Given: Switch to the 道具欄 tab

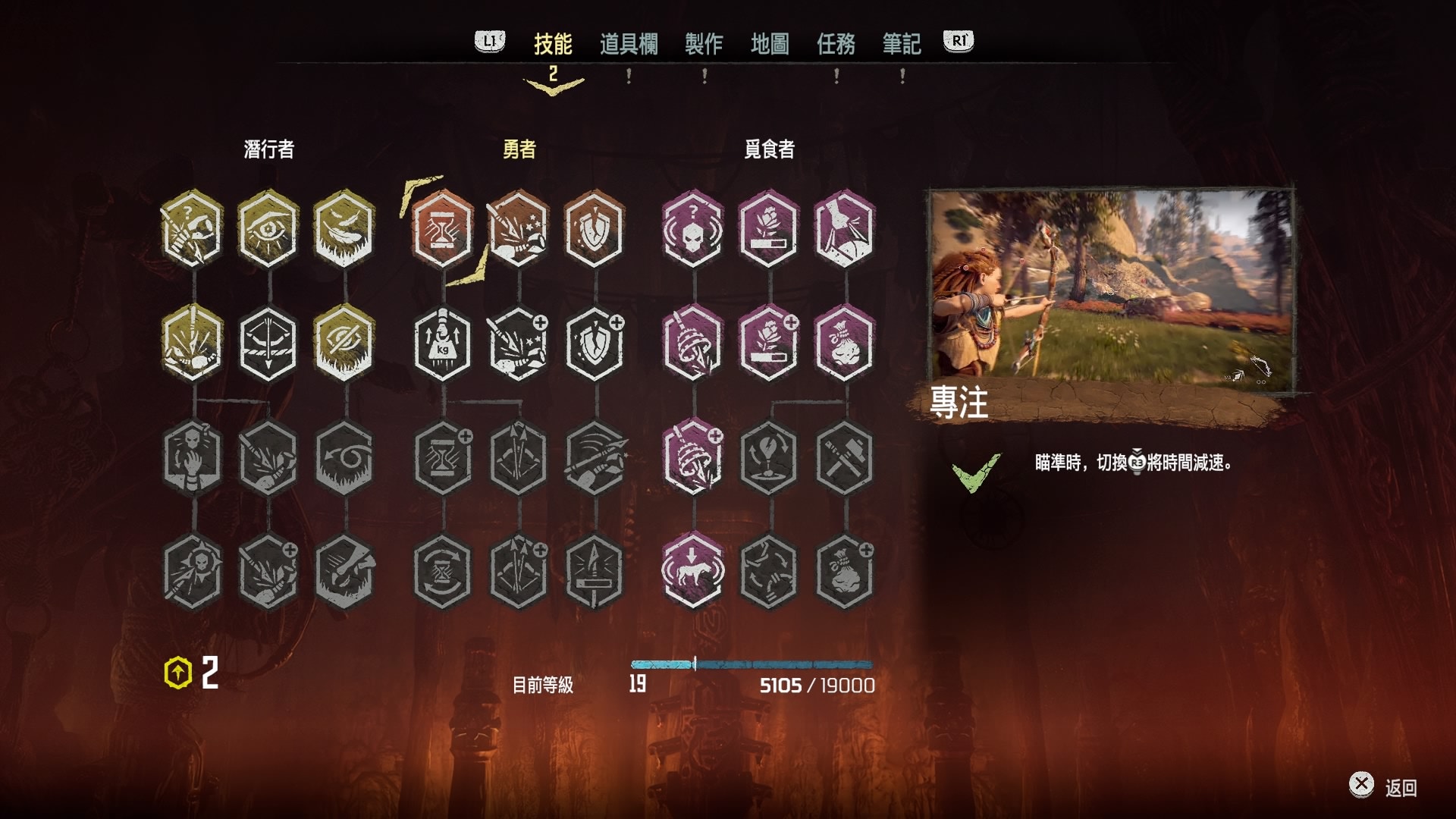Looking at the screenshot, I should coord(628,44).
